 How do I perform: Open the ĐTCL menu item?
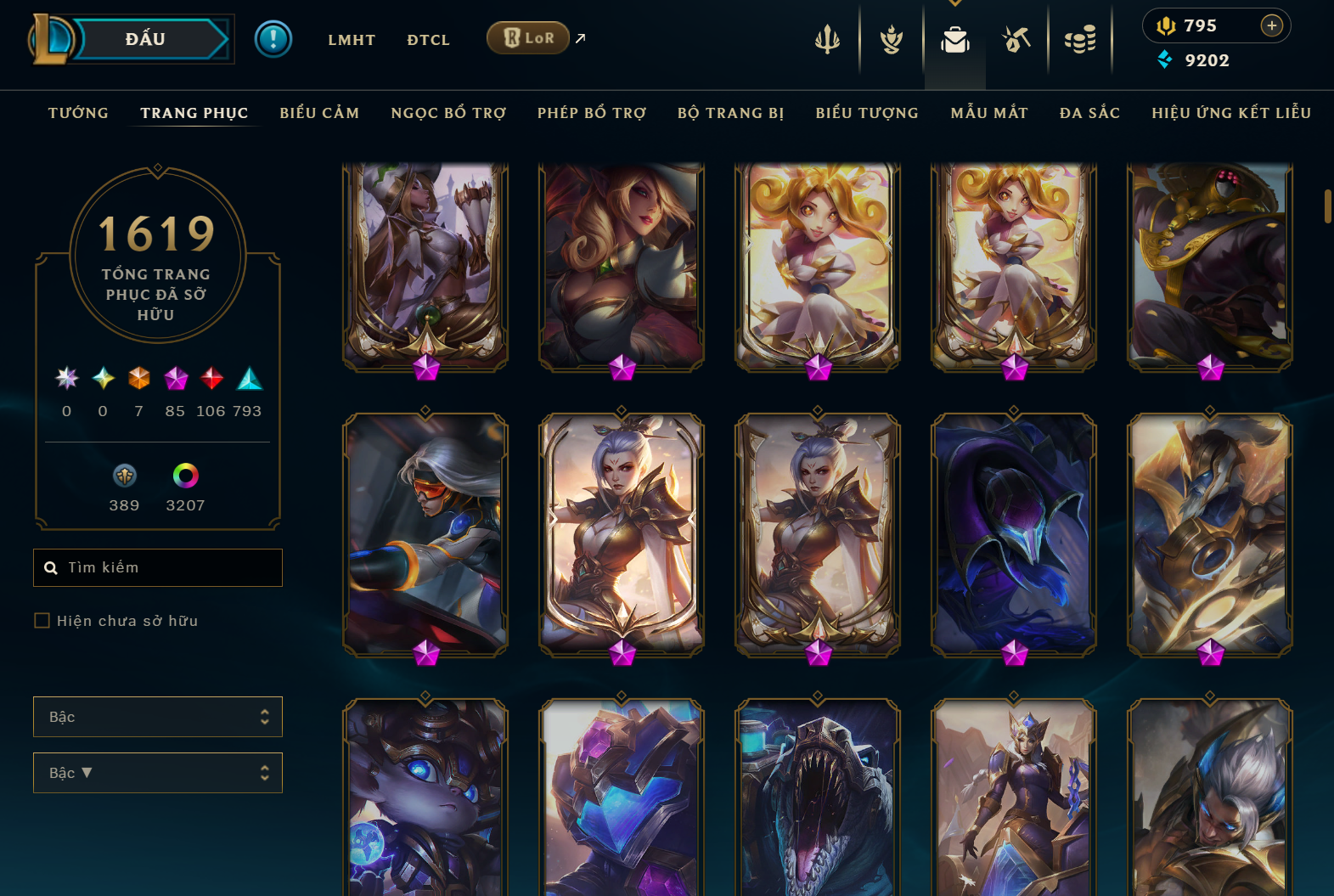click(428, 39)
